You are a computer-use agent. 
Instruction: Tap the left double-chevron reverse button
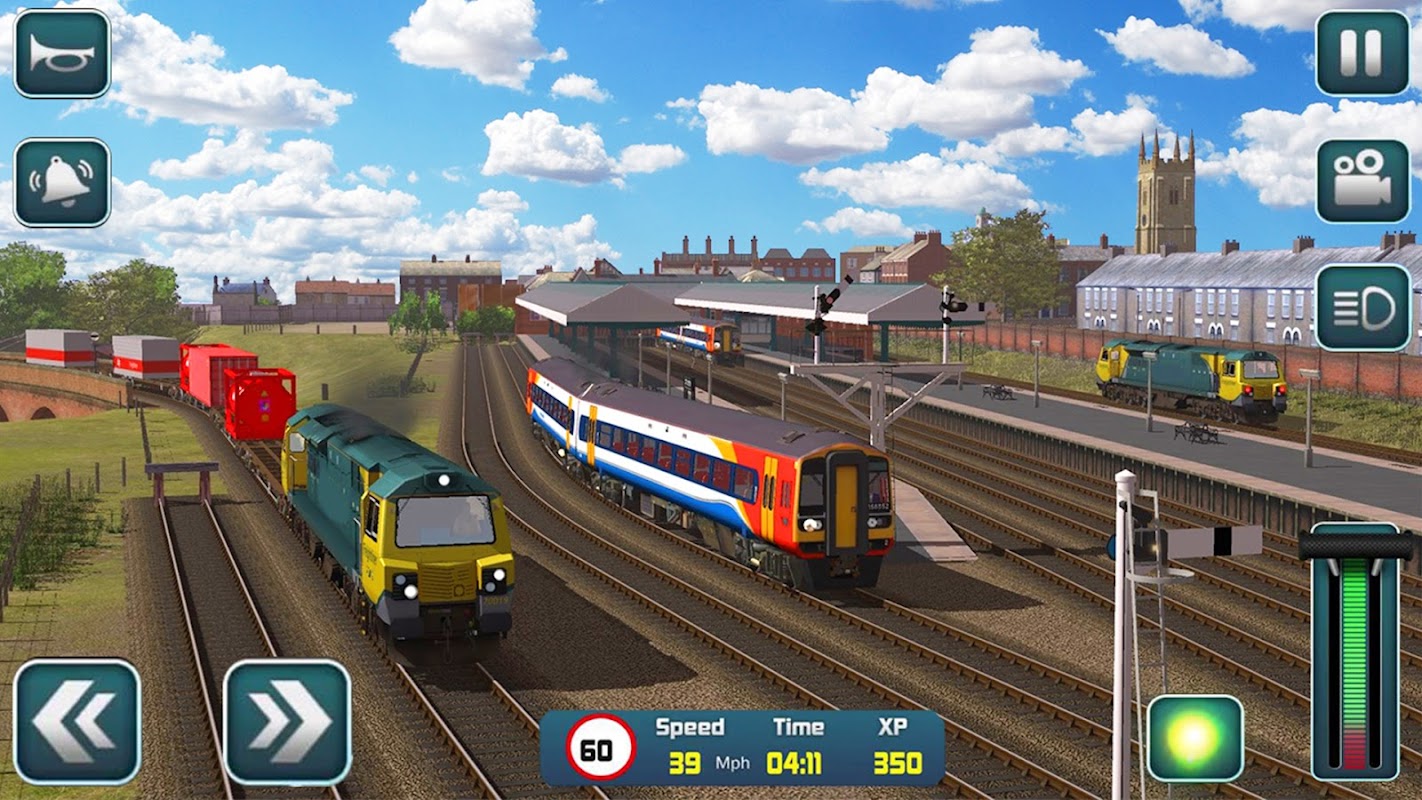(77, 721)
